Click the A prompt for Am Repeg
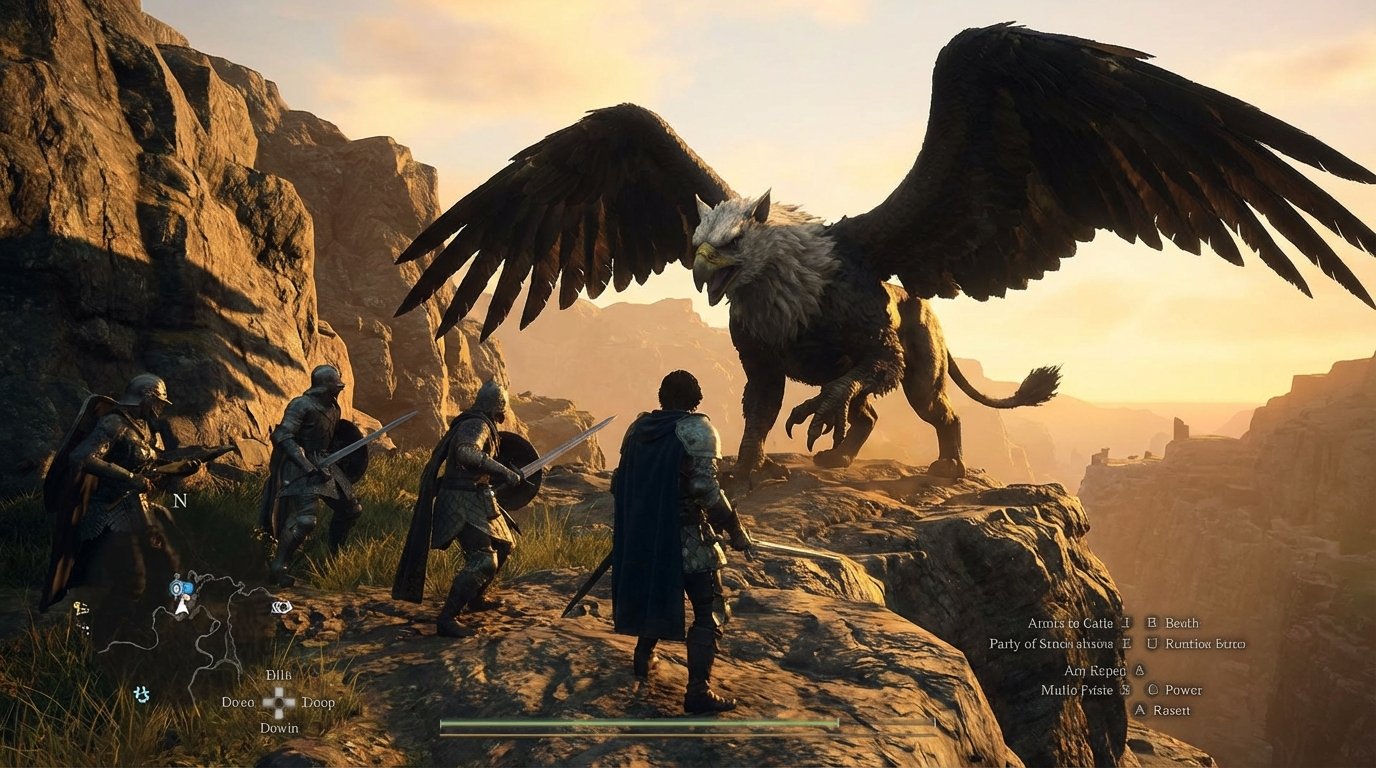 [x=1139, y=671]
